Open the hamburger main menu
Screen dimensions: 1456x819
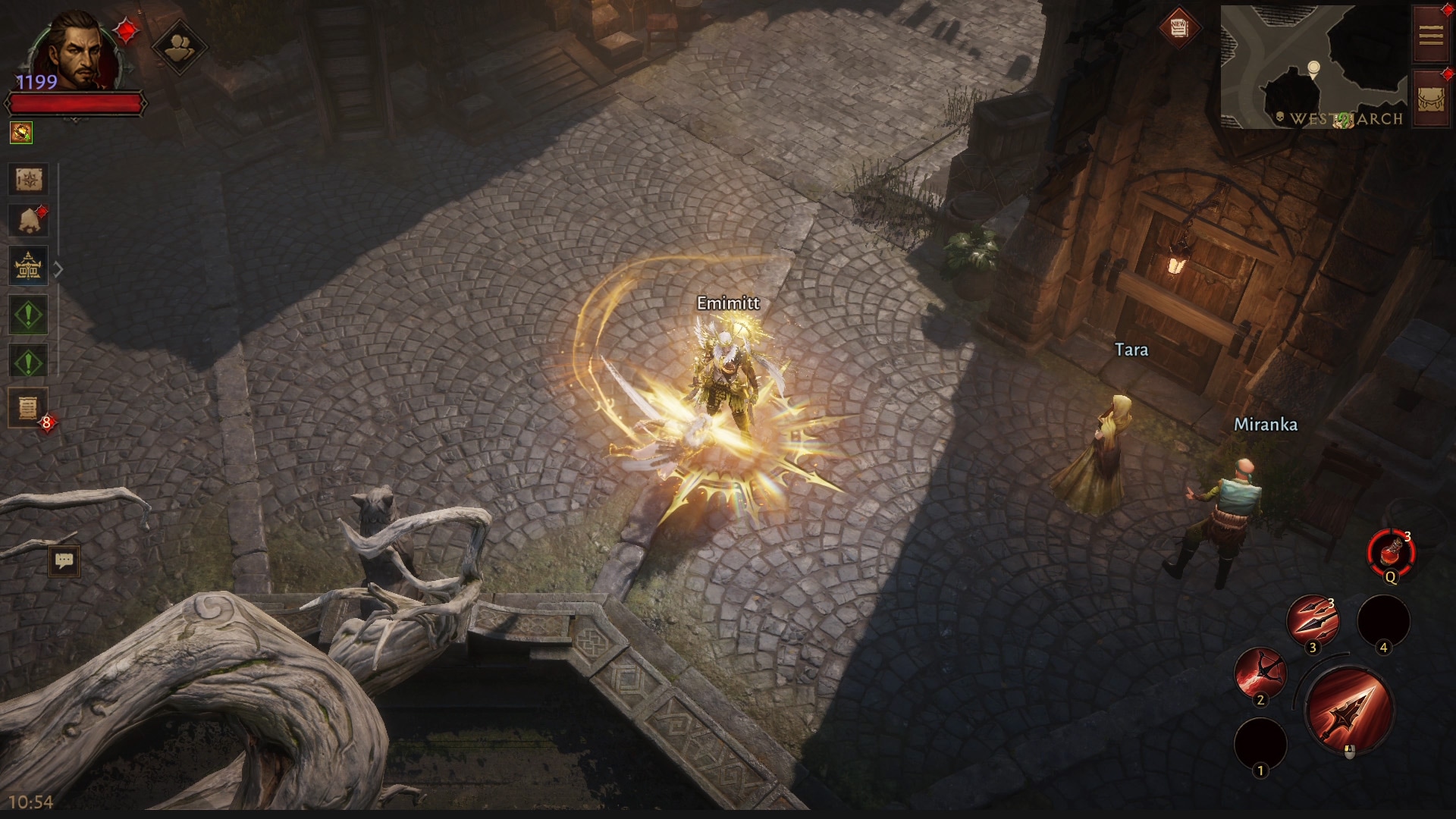tap(1431, 35)
